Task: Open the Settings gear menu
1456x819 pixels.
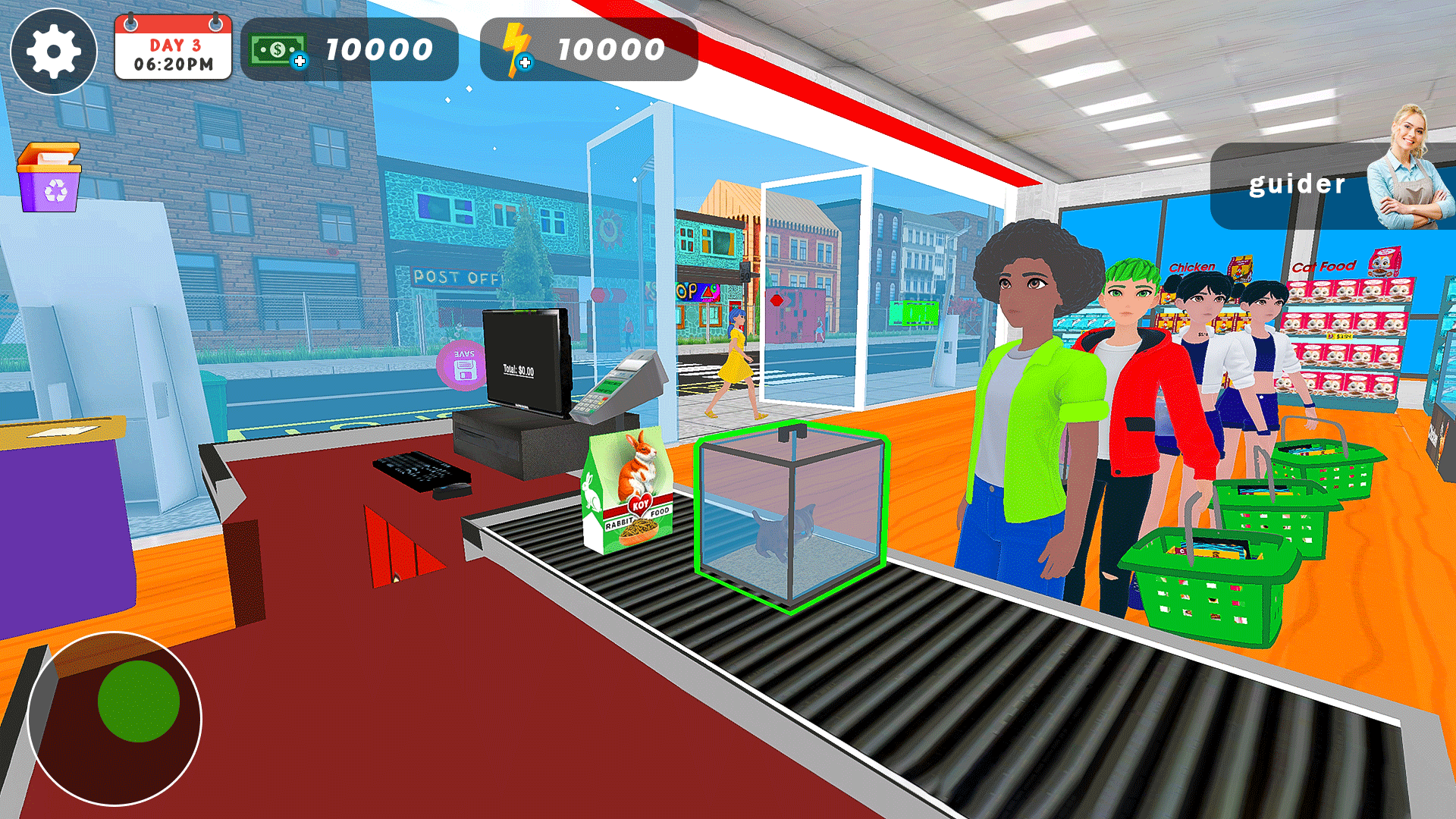Action: (53, 52)
